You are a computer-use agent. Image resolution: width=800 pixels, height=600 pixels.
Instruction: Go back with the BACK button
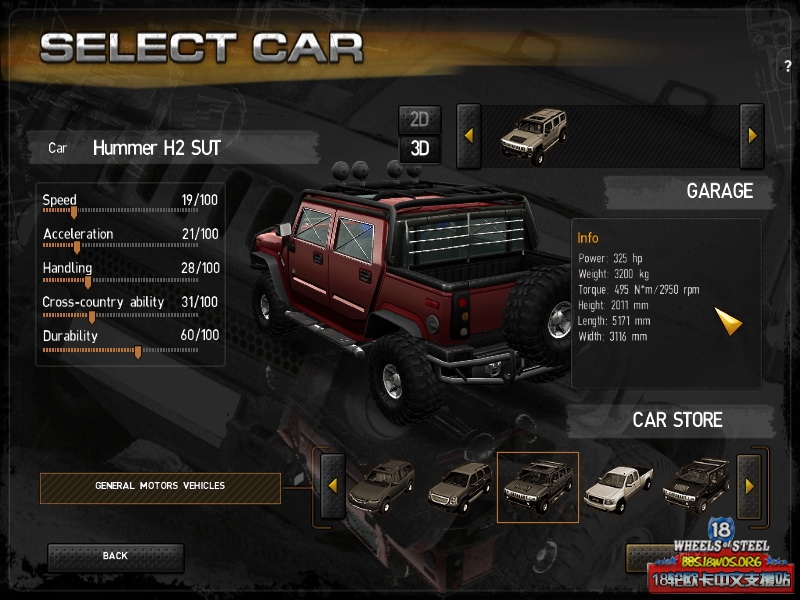[x=115, y=556]
